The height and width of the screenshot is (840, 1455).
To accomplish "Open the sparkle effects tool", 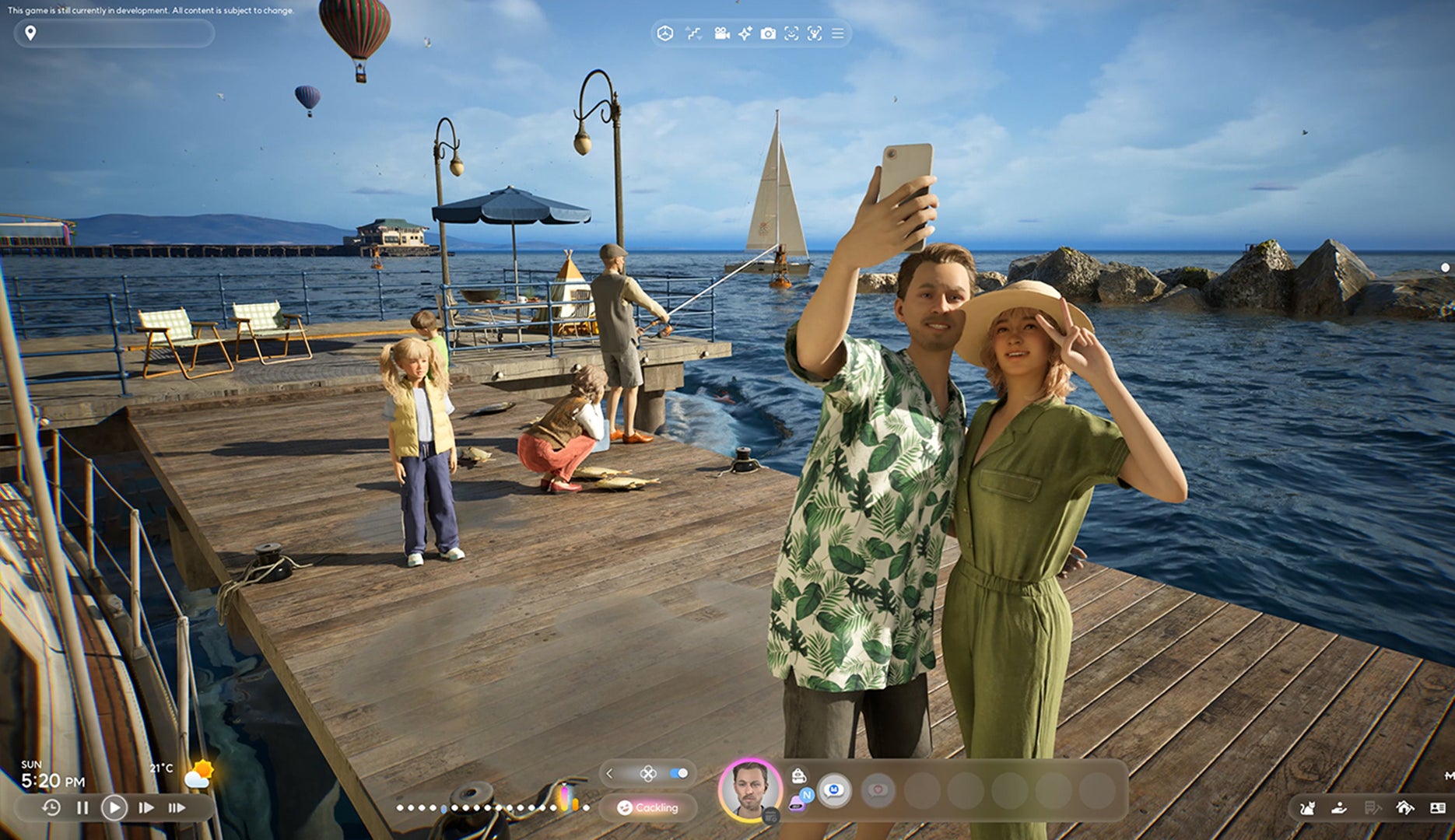I will pyautogui.click(x=745, y=33).
